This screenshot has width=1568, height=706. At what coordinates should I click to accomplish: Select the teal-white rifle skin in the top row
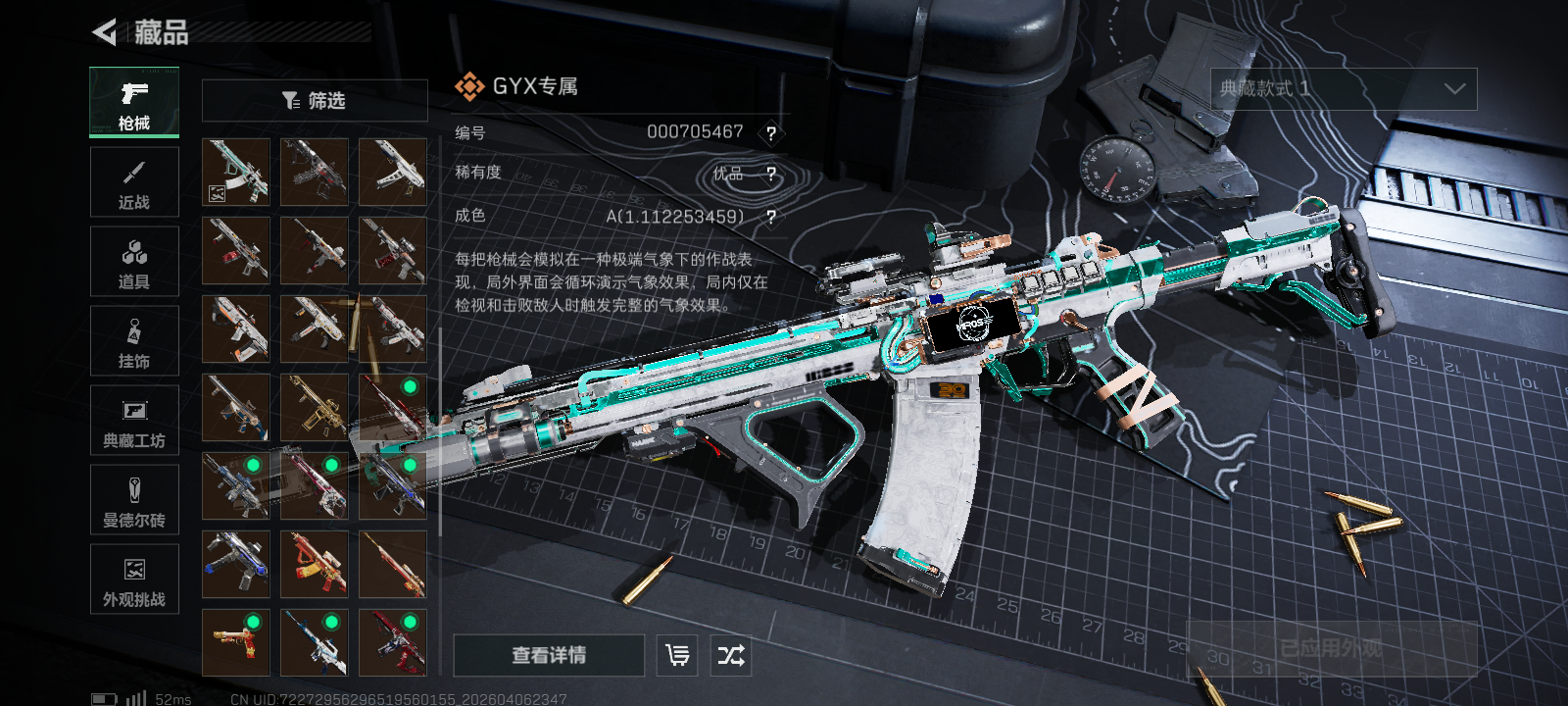tap(236, 172)
